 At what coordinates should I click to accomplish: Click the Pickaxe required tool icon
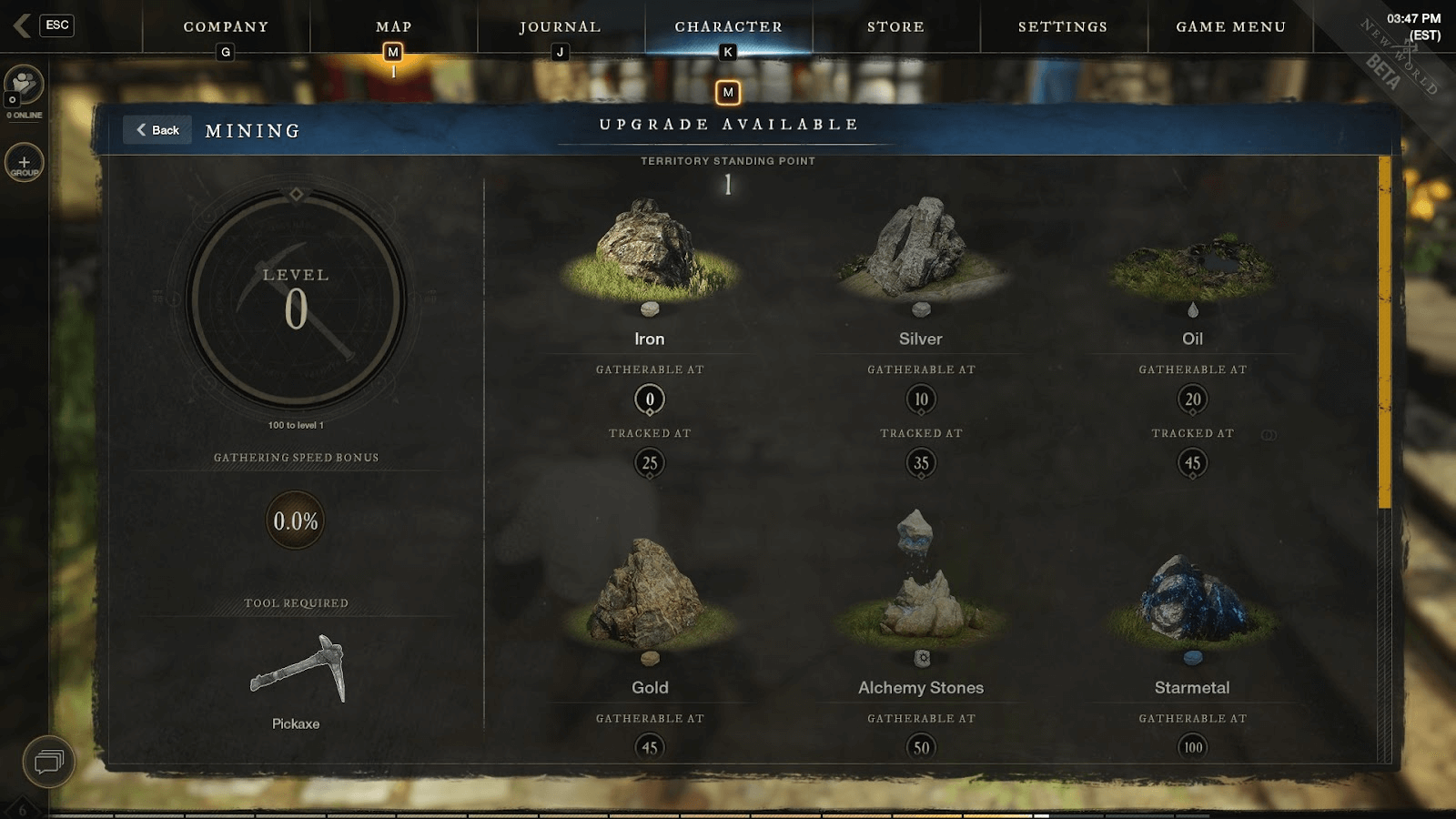296,671
